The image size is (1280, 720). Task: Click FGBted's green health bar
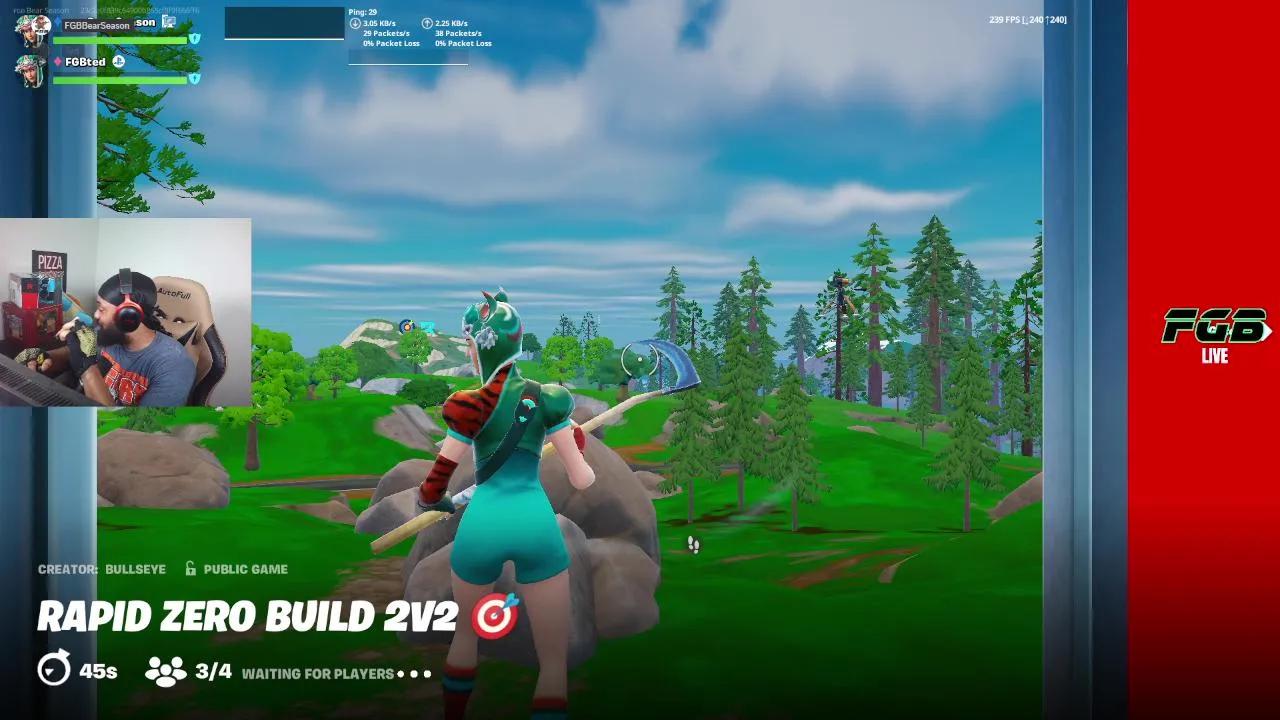coord(120,78)
